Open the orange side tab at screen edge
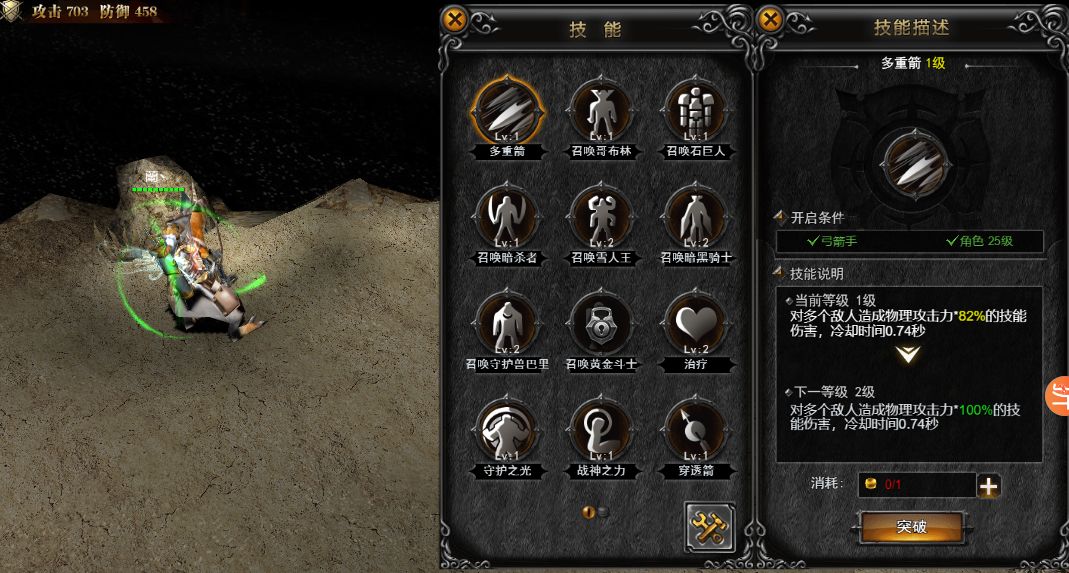 pyautogui.click(x=1058, y=397)
